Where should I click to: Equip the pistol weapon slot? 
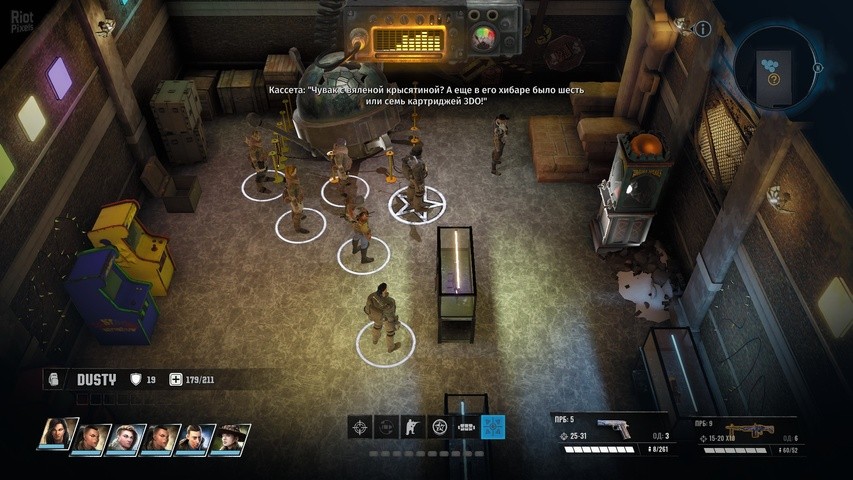[x=612, y=430]
